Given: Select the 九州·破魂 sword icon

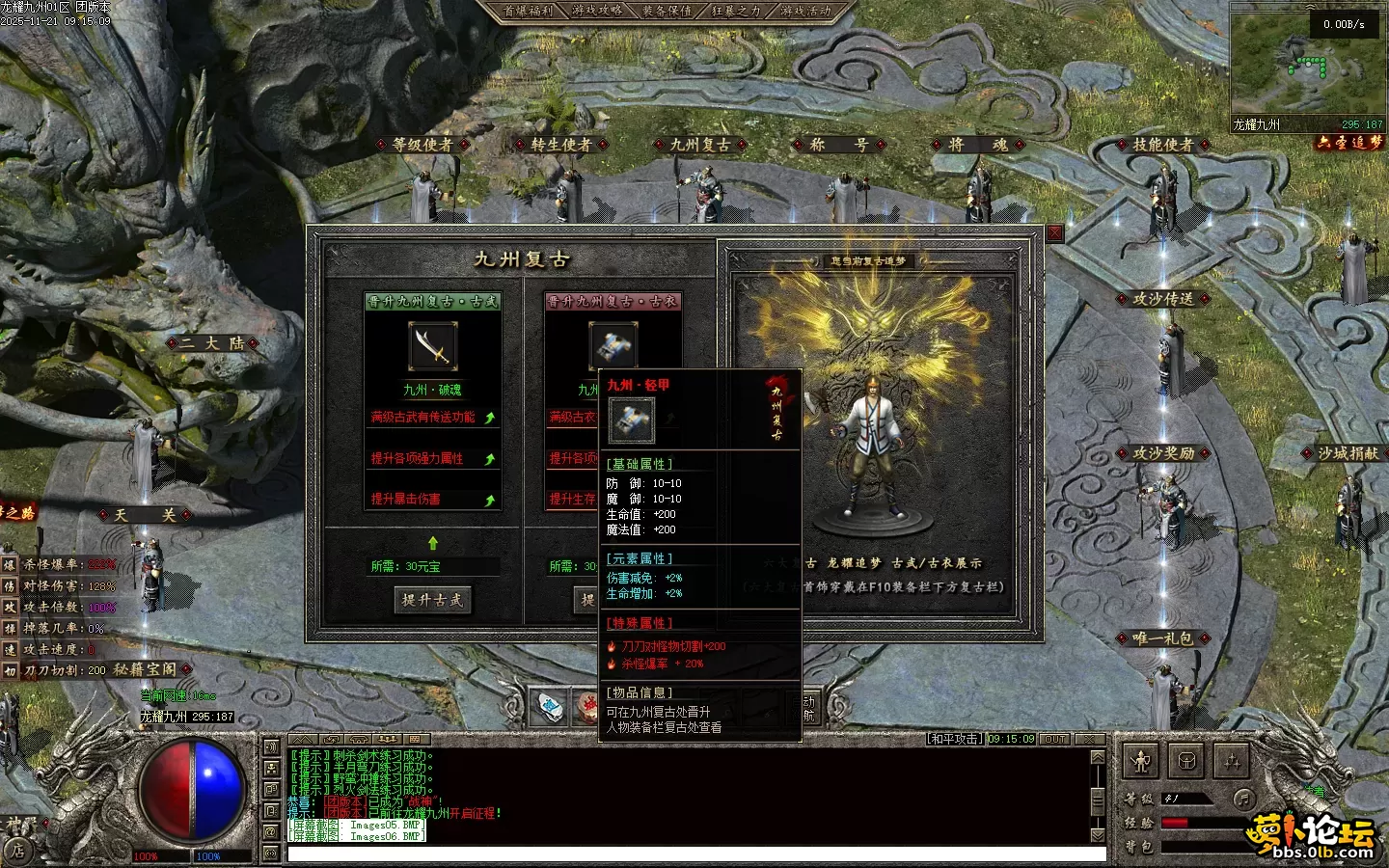Looking at the screenshot, I should click(x=433, y=347).
